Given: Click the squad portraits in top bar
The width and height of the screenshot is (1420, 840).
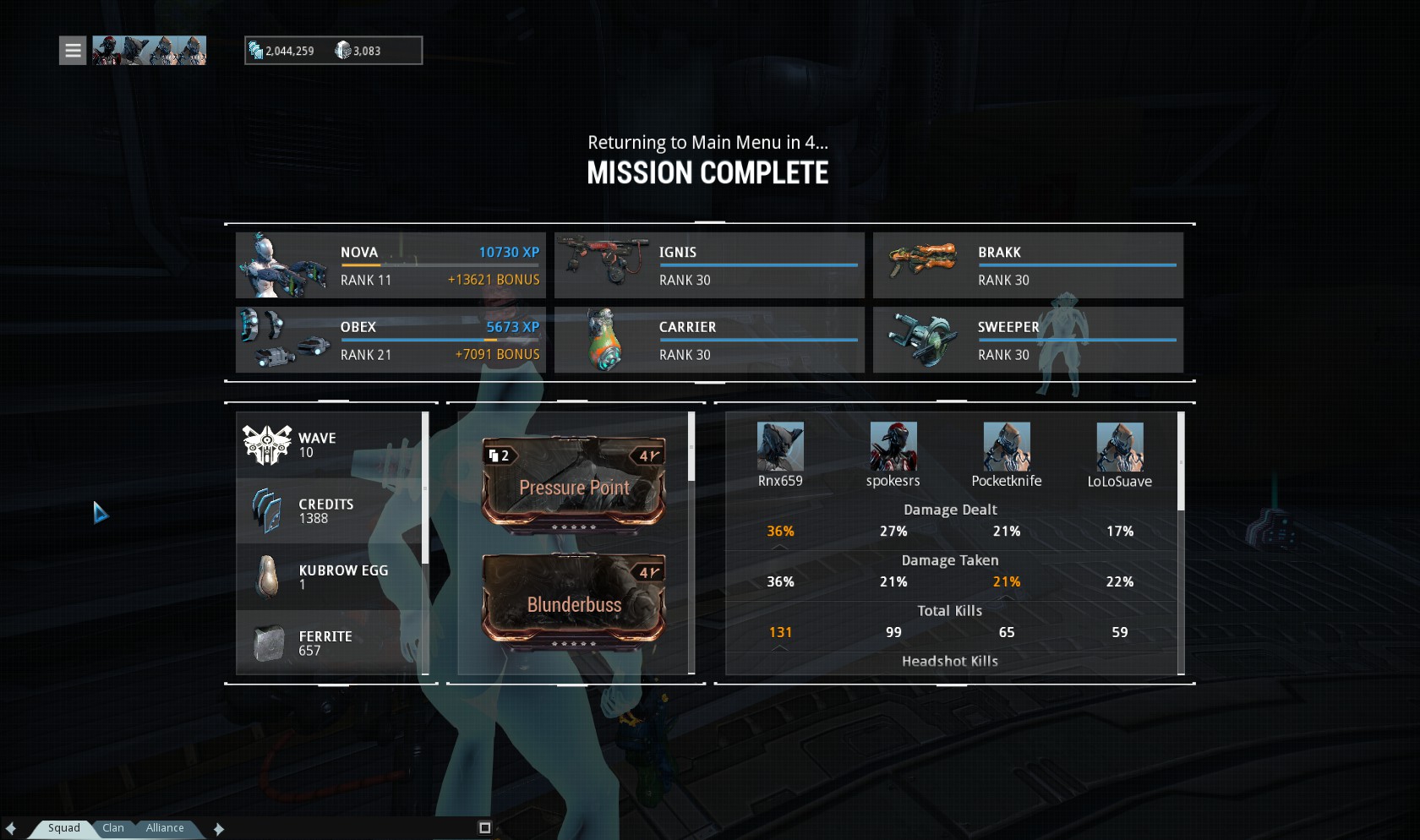Looking at the screenshot, I should (149, 51).
